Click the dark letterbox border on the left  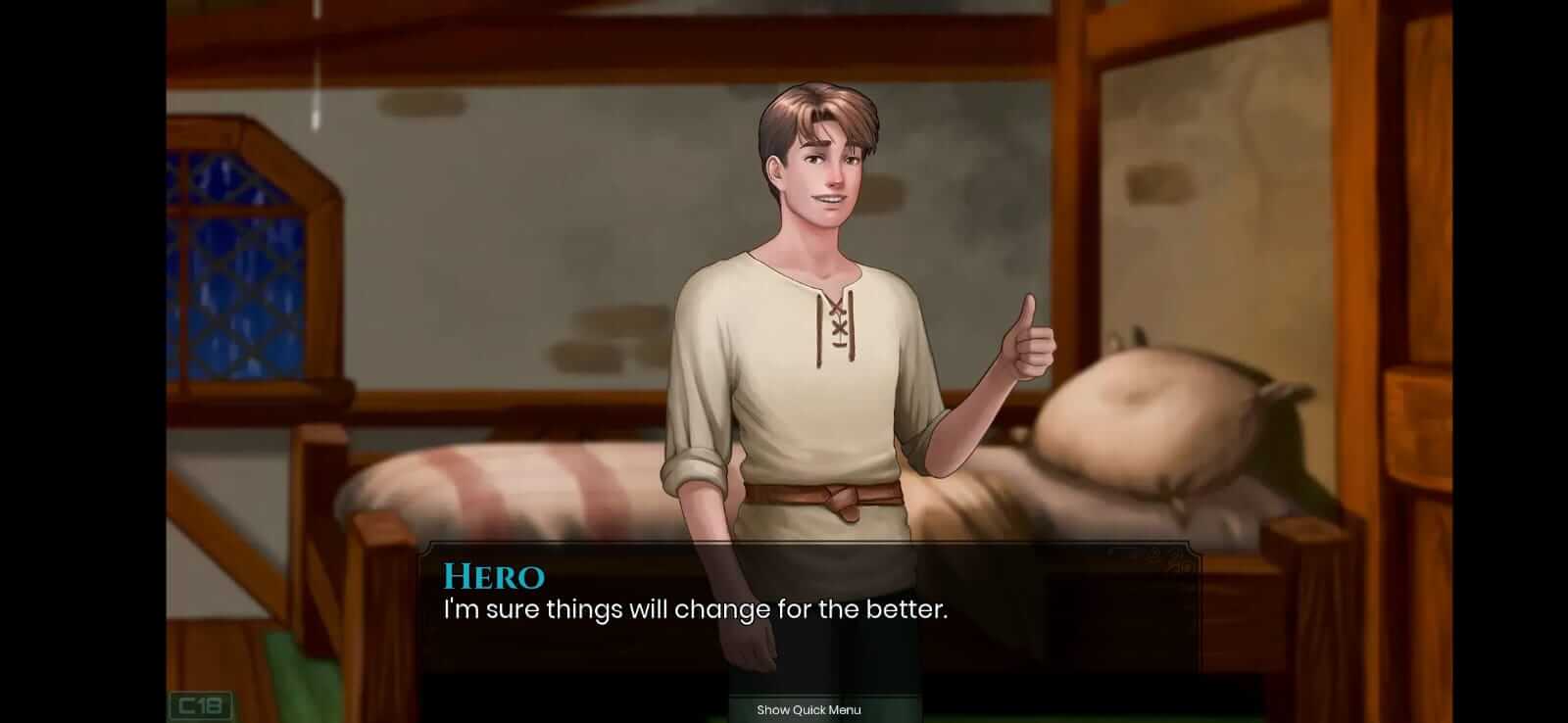(x=78, y=362)
